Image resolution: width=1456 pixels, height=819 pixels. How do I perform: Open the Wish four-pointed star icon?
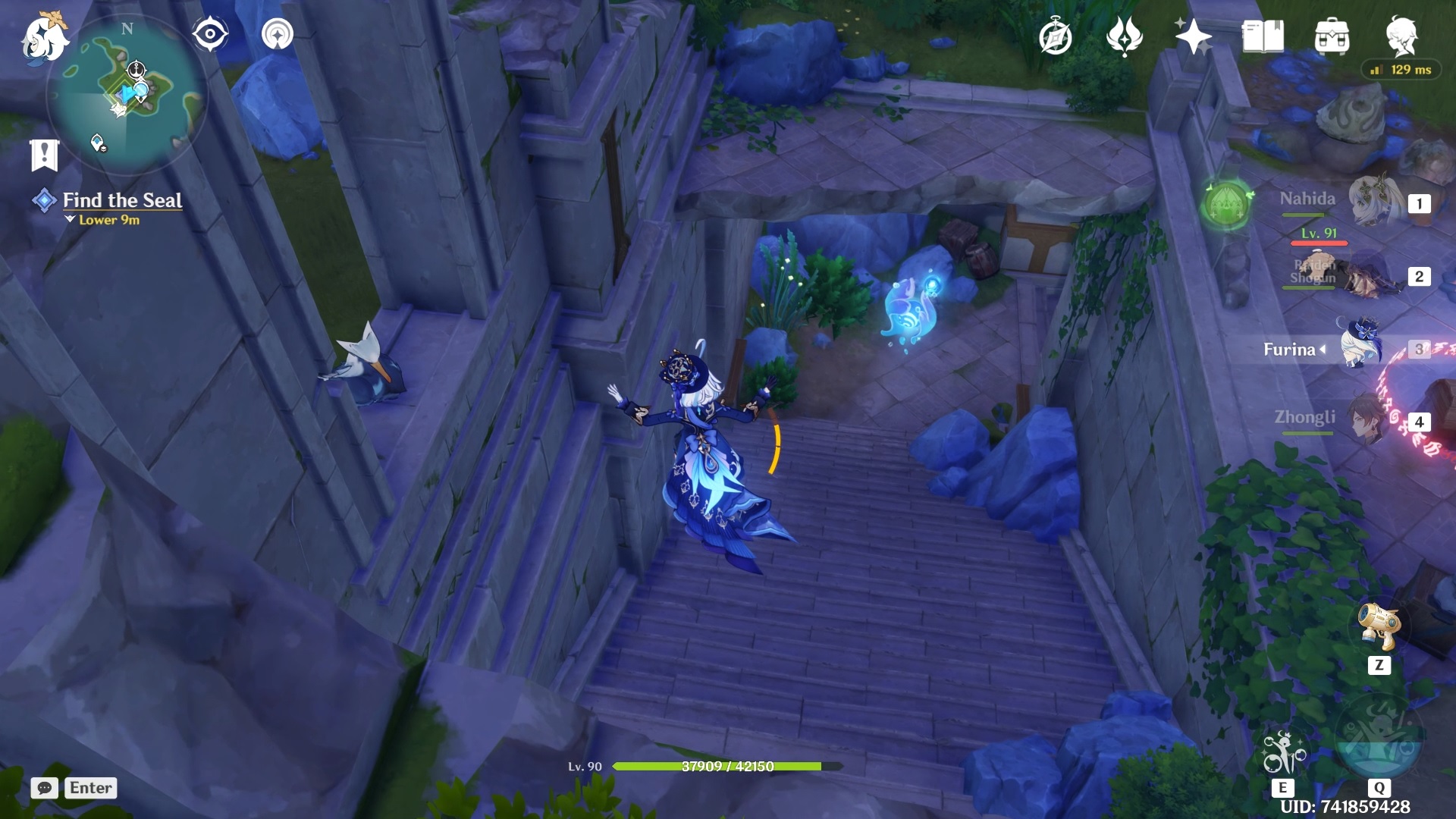coord(1193,36)
